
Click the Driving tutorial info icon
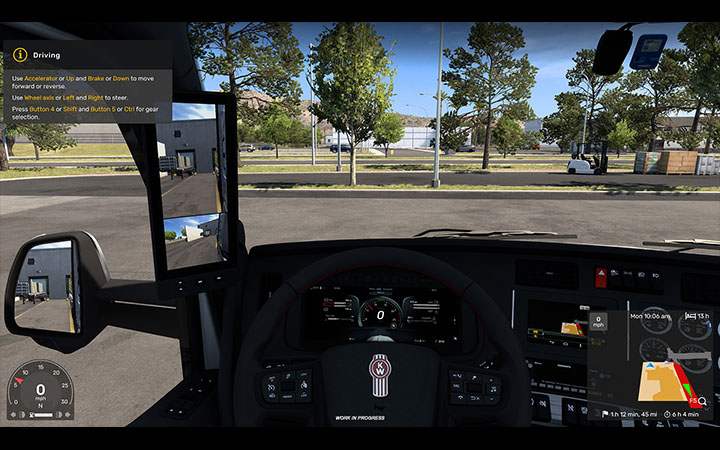point(19,54)
